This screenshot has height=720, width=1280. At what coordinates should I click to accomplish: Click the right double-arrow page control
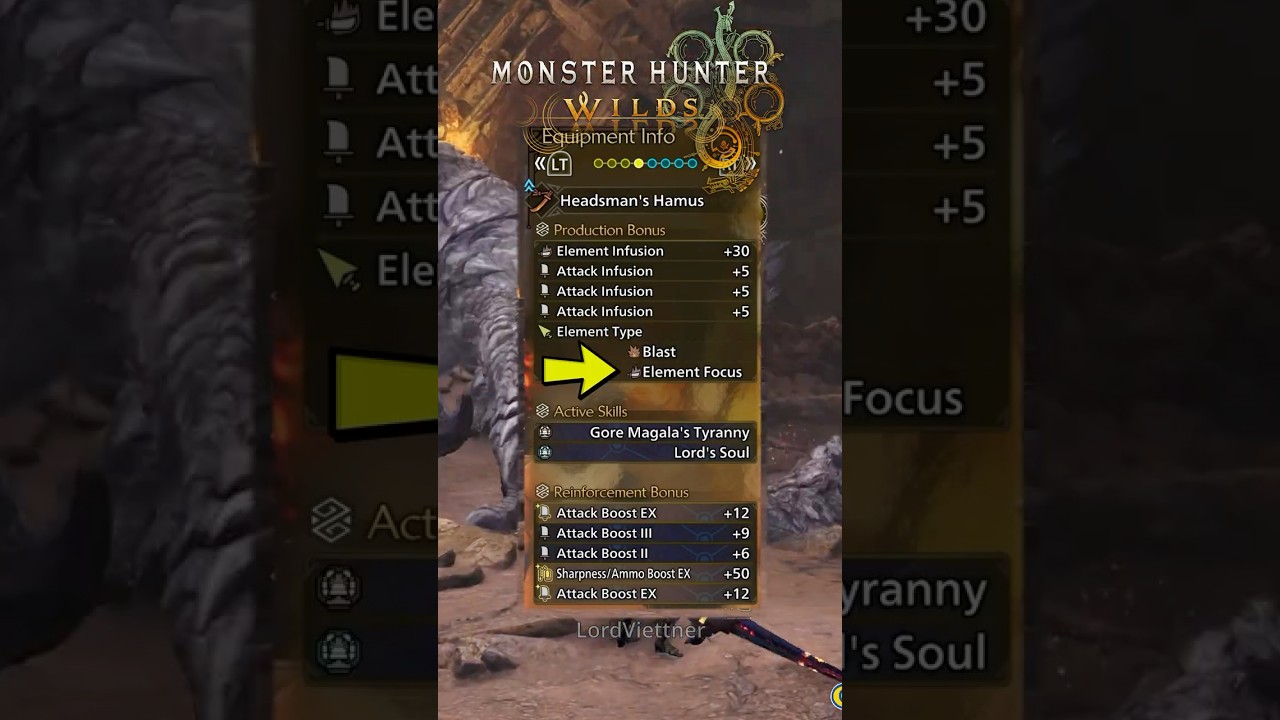click(x=752, y=163)
